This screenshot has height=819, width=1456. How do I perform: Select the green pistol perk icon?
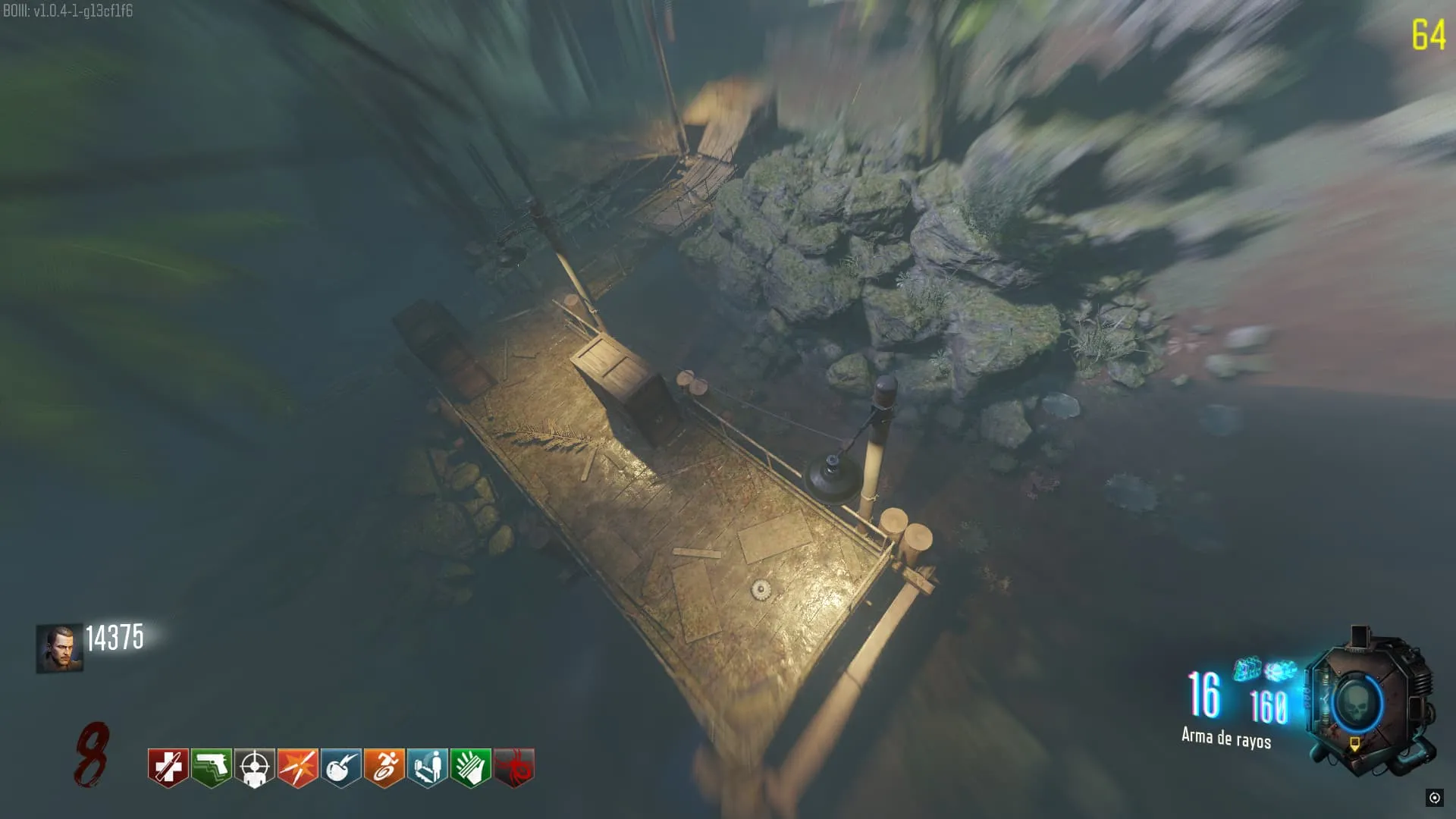pyautogui.click(x=211, y=767)
